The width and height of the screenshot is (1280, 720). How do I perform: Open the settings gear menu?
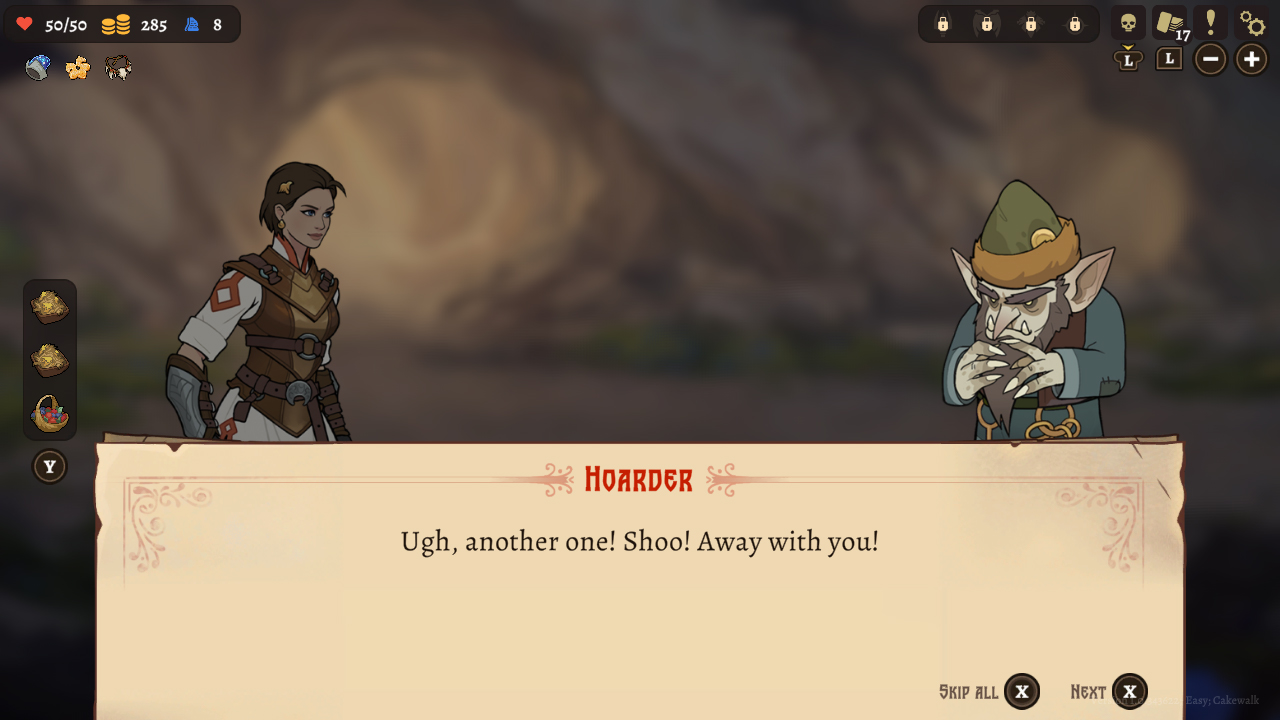pos(1252,22)
